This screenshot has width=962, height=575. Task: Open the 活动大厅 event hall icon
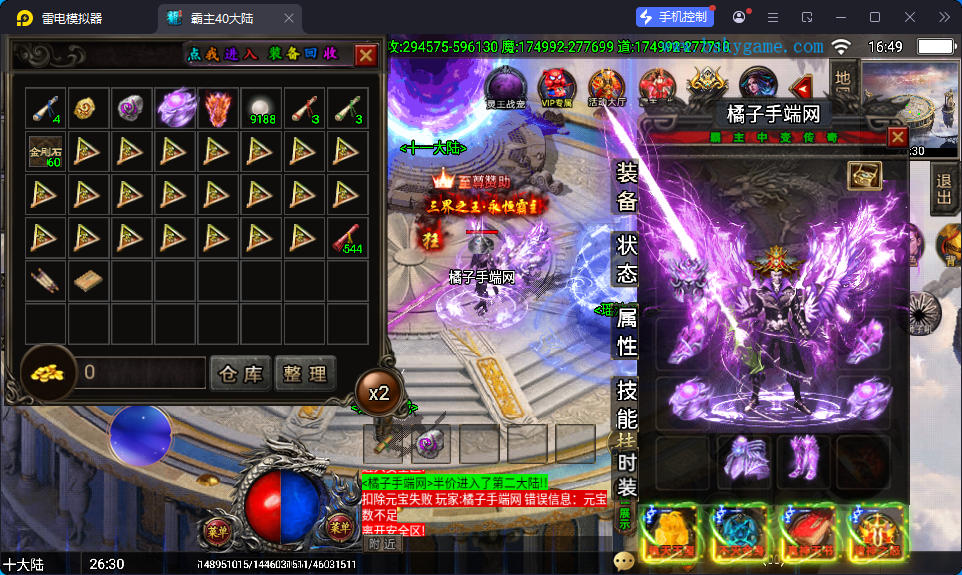tap(606, 86)
